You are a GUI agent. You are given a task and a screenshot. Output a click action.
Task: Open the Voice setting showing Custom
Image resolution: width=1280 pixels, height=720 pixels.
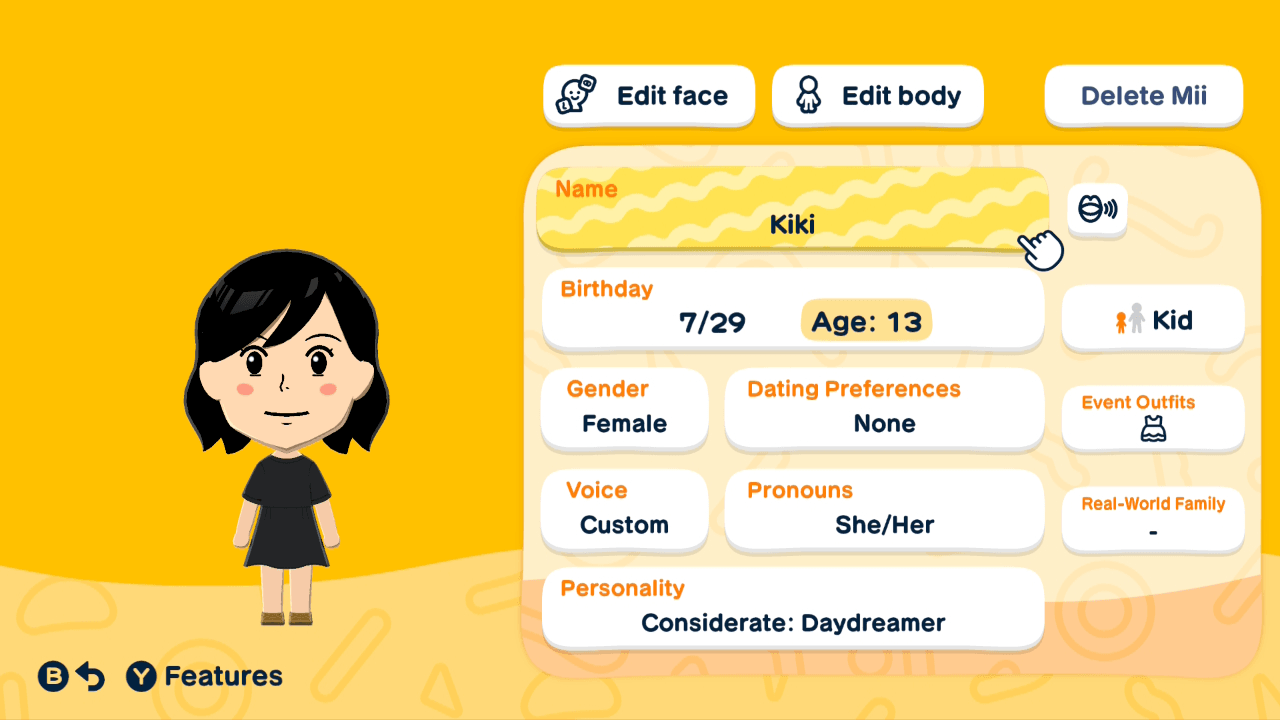[624, 511]
